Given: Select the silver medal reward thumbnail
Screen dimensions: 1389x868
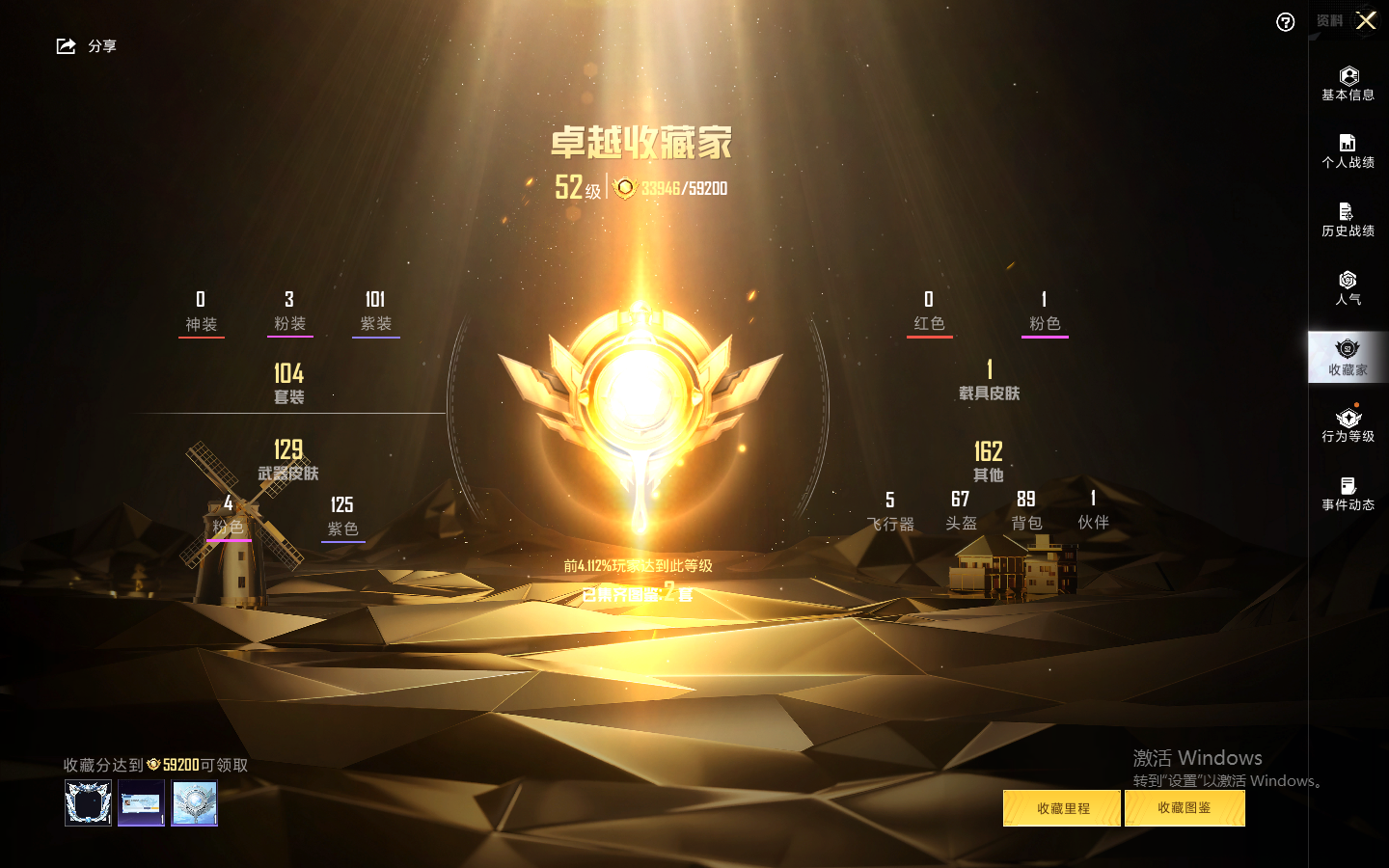Looking at the screenshot, I should 195,802.
